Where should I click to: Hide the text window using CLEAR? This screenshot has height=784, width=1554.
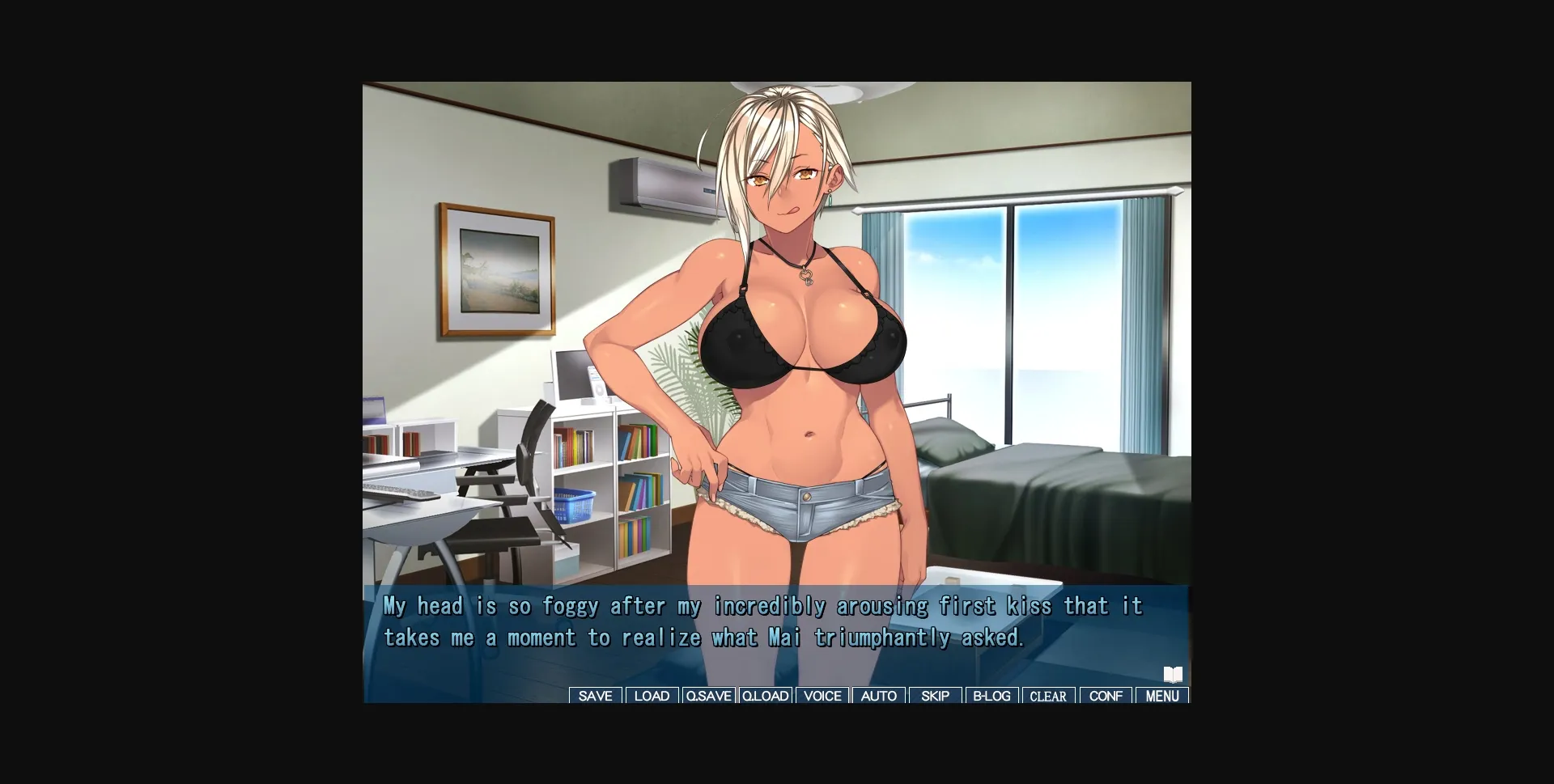pyautogui.click(x=1048, y=696)
